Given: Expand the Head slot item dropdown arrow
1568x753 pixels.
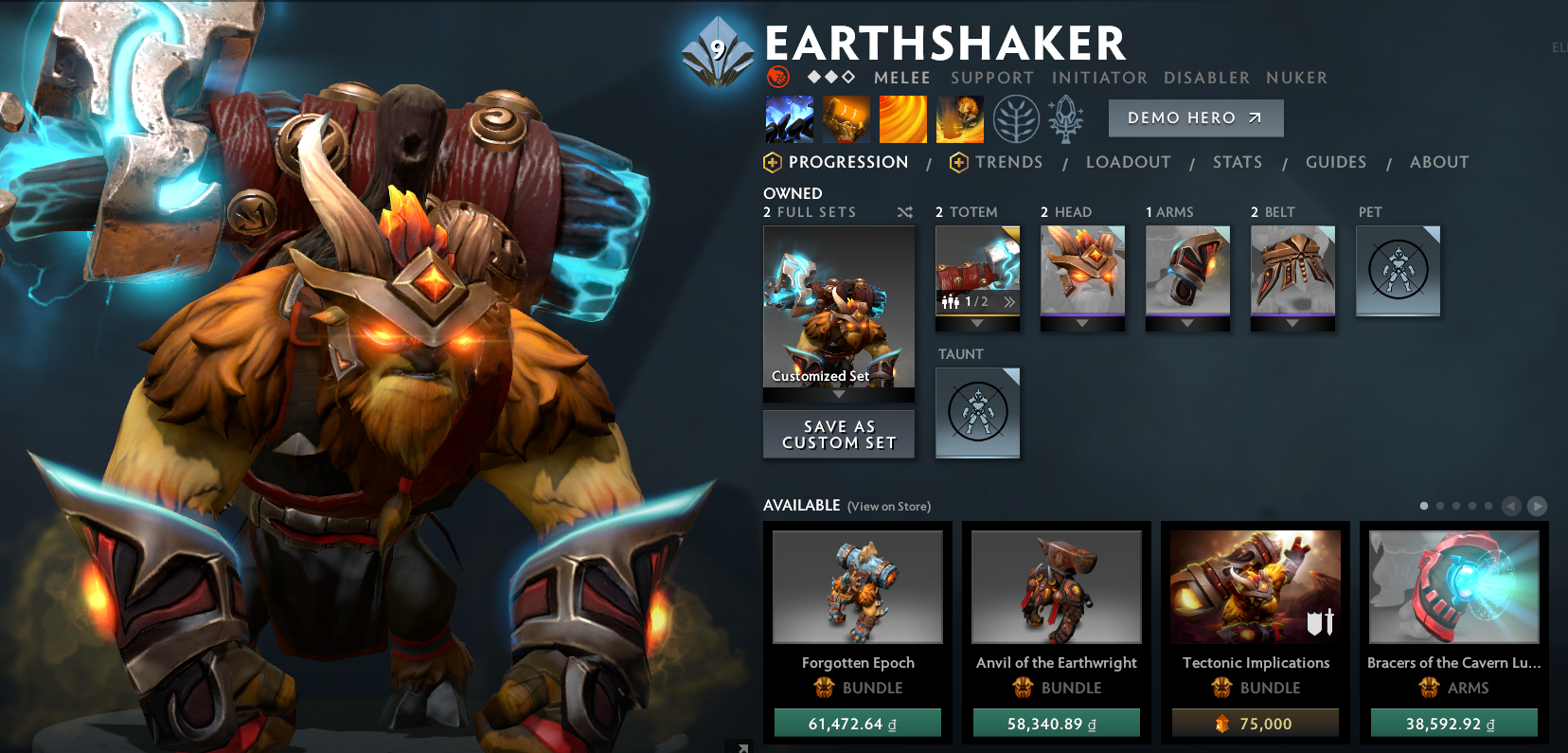Looking at the screenshot, I should tap(1082, 322).
